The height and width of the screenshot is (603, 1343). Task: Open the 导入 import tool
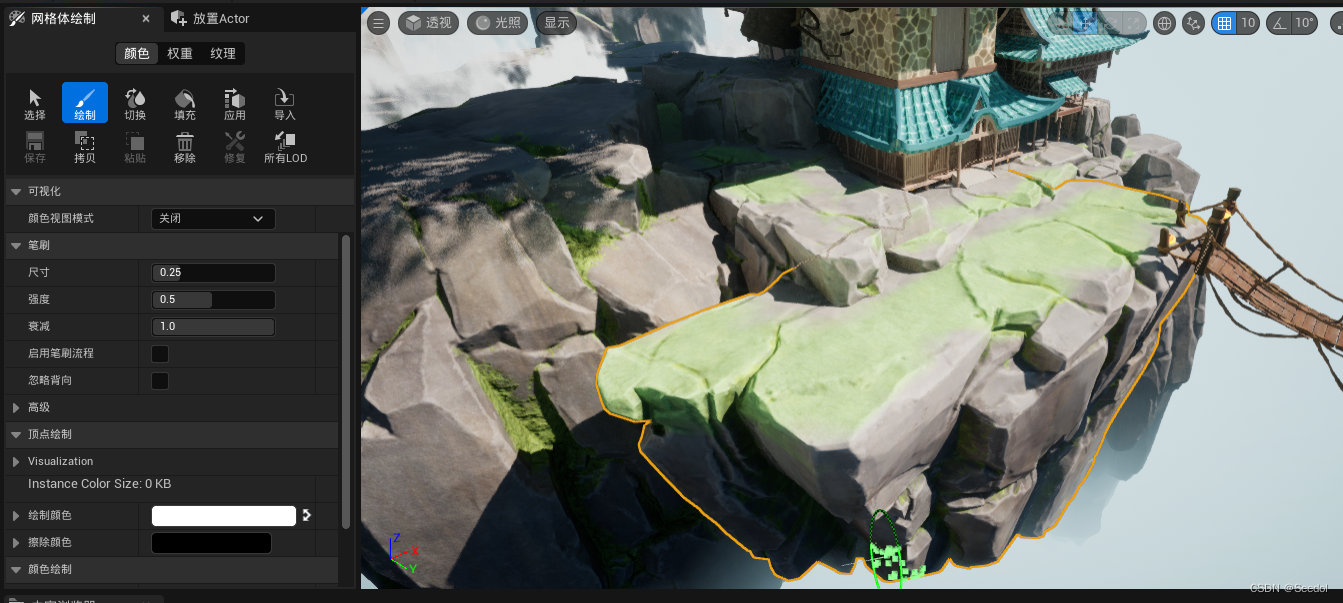coord(285,104)
